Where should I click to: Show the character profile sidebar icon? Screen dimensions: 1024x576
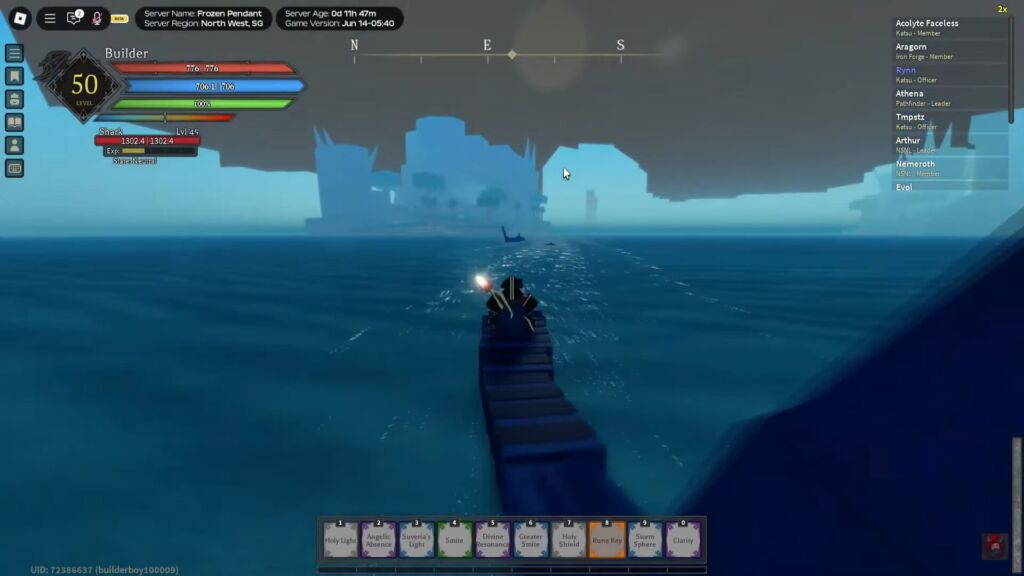[x=14, y=145]
